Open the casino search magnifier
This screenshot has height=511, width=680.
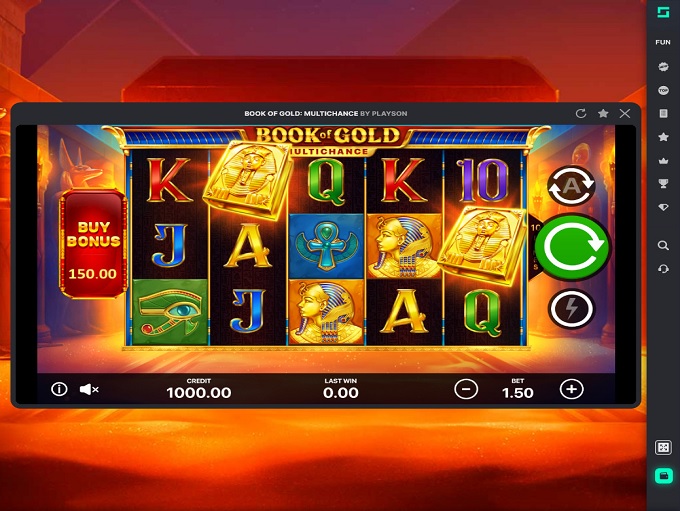[x=663, y=245]
